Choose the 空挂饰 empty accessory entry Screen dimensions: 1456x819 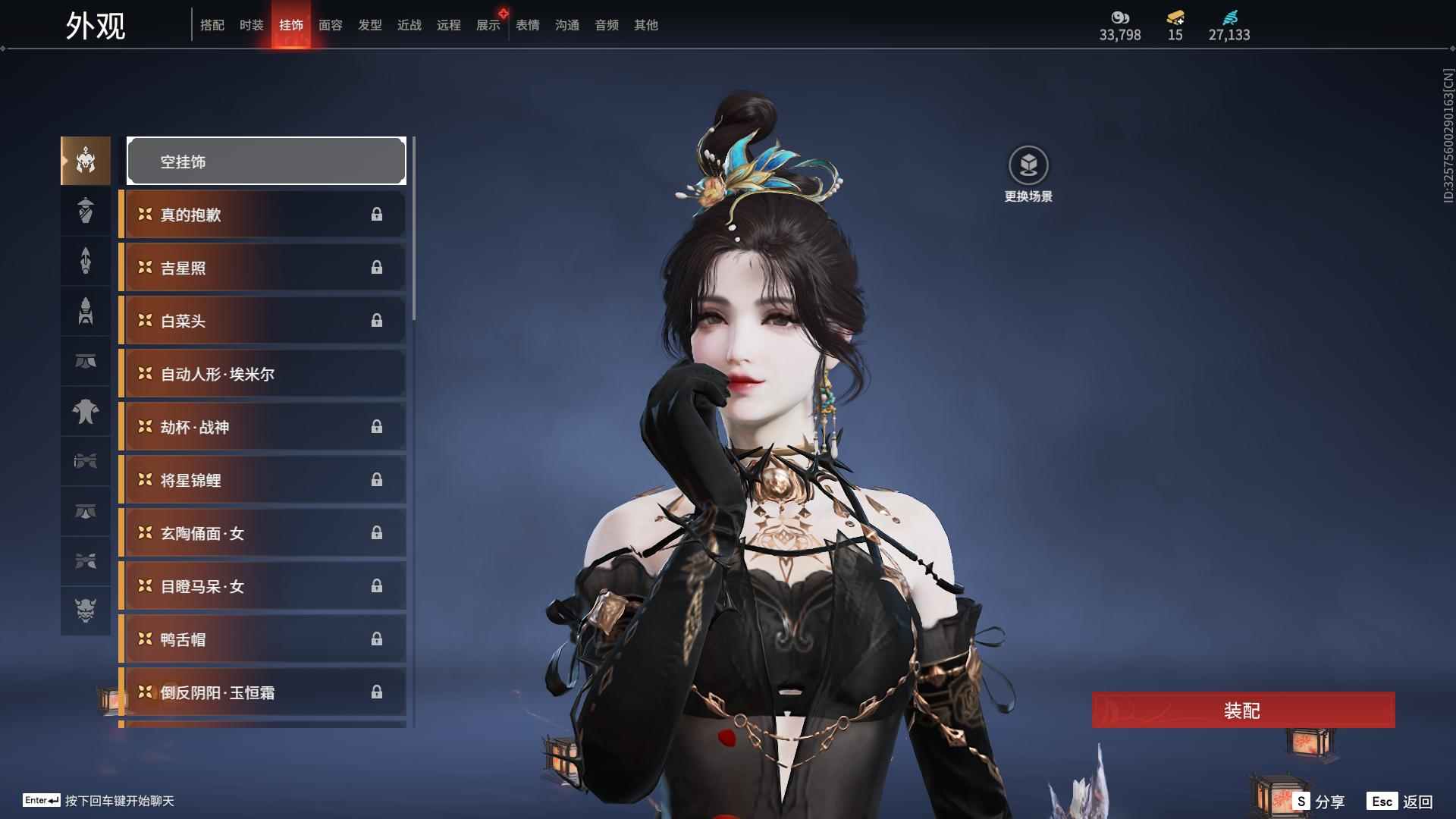(x=266, y=162)
